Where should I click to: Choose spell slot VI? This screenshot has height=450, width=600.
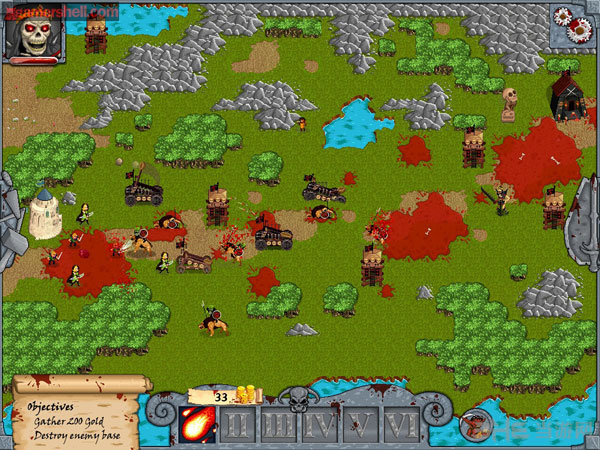401,425
